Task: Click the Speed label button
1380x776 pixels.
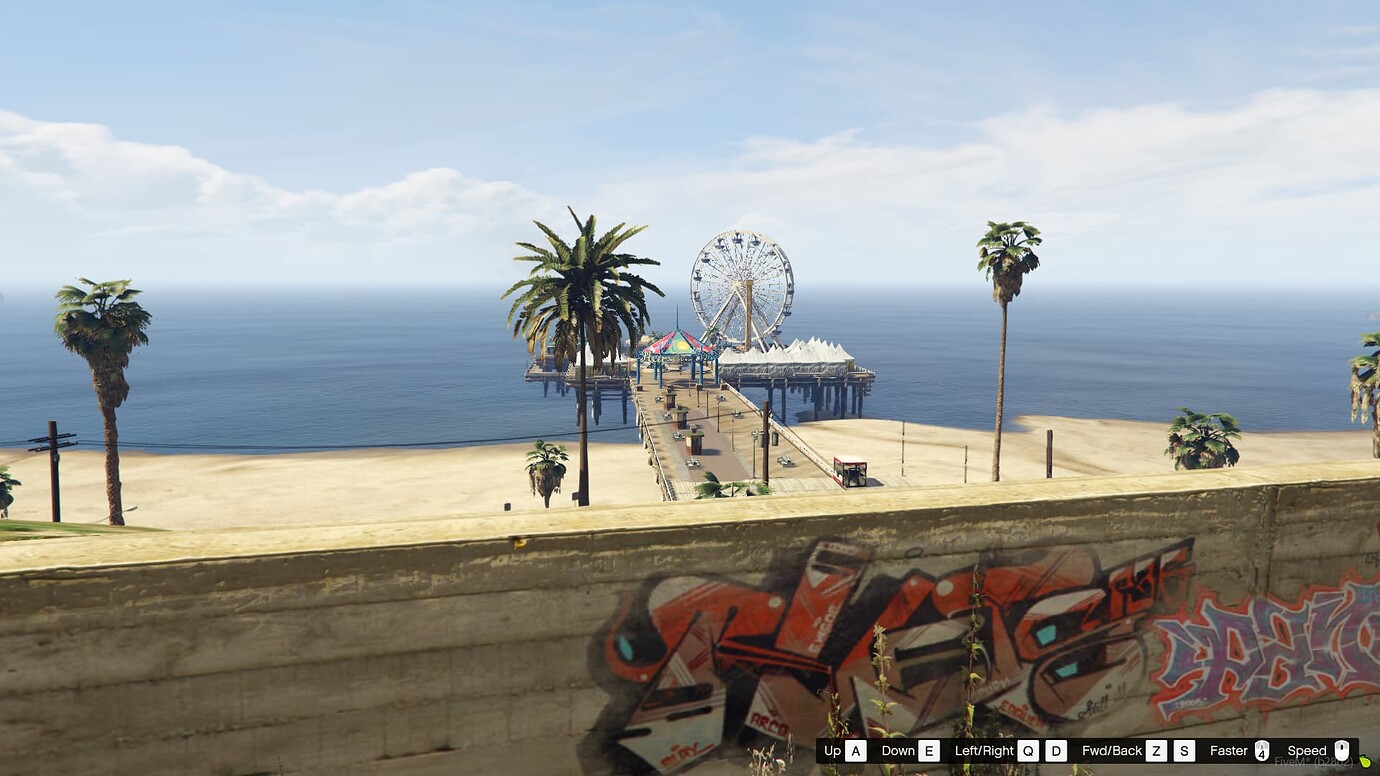Action: tap(1307, 751)
